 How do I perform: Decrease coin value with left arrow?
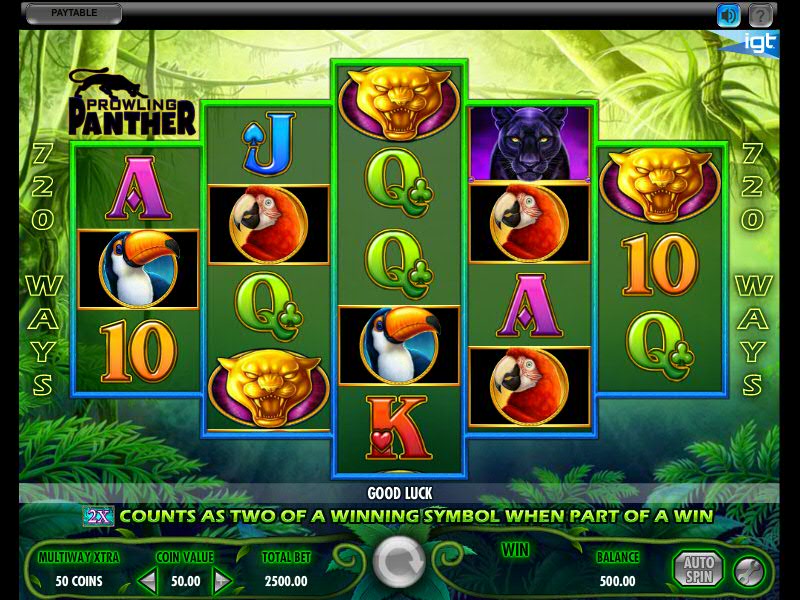click(147, 579)
